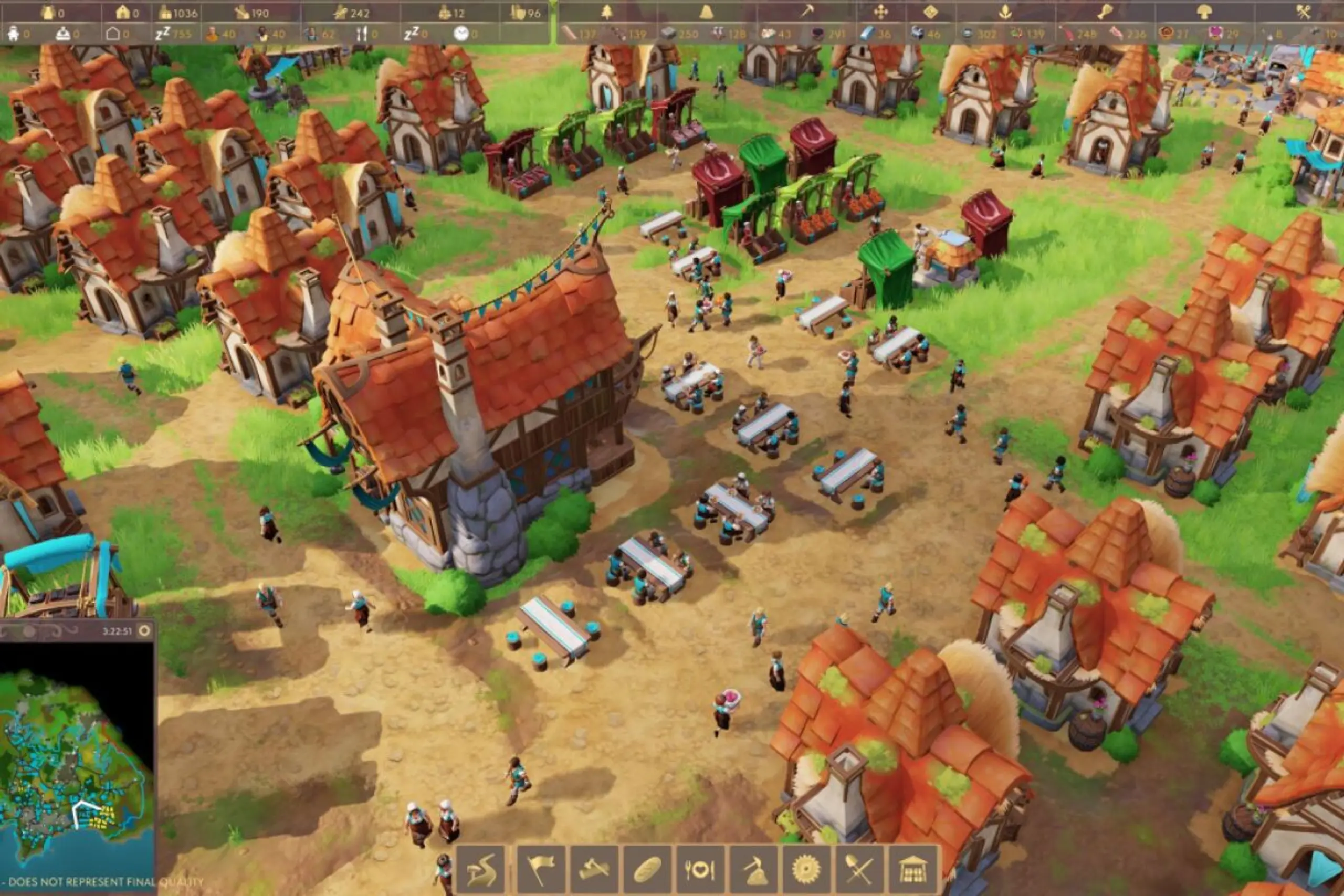Choose the crossed shovel tools category
1344x896 pixels.
(859, 870)
